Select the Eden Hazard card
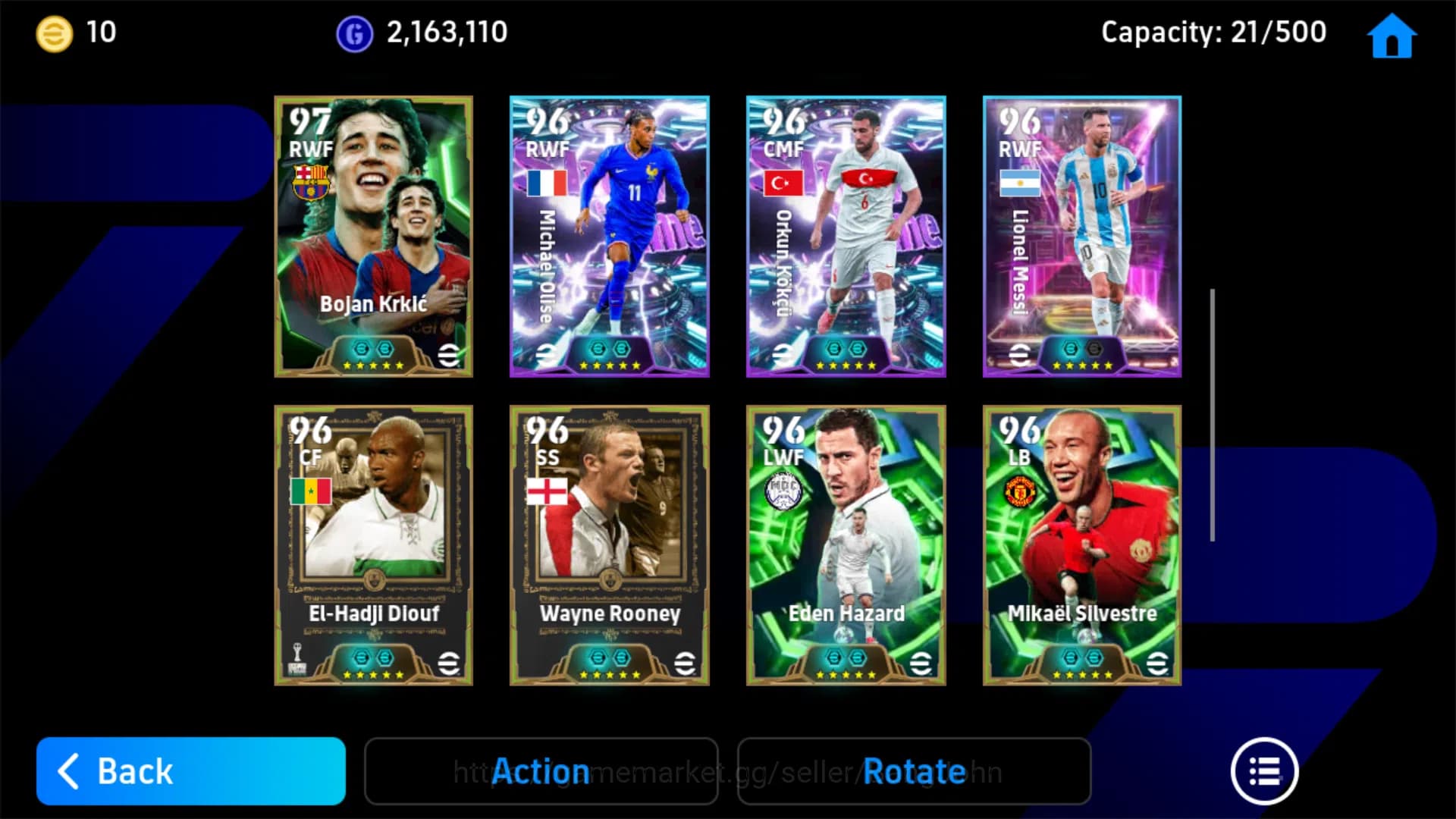Image resolution: width=1456 pixels, height=819 pixels. (x=846, y=546)
